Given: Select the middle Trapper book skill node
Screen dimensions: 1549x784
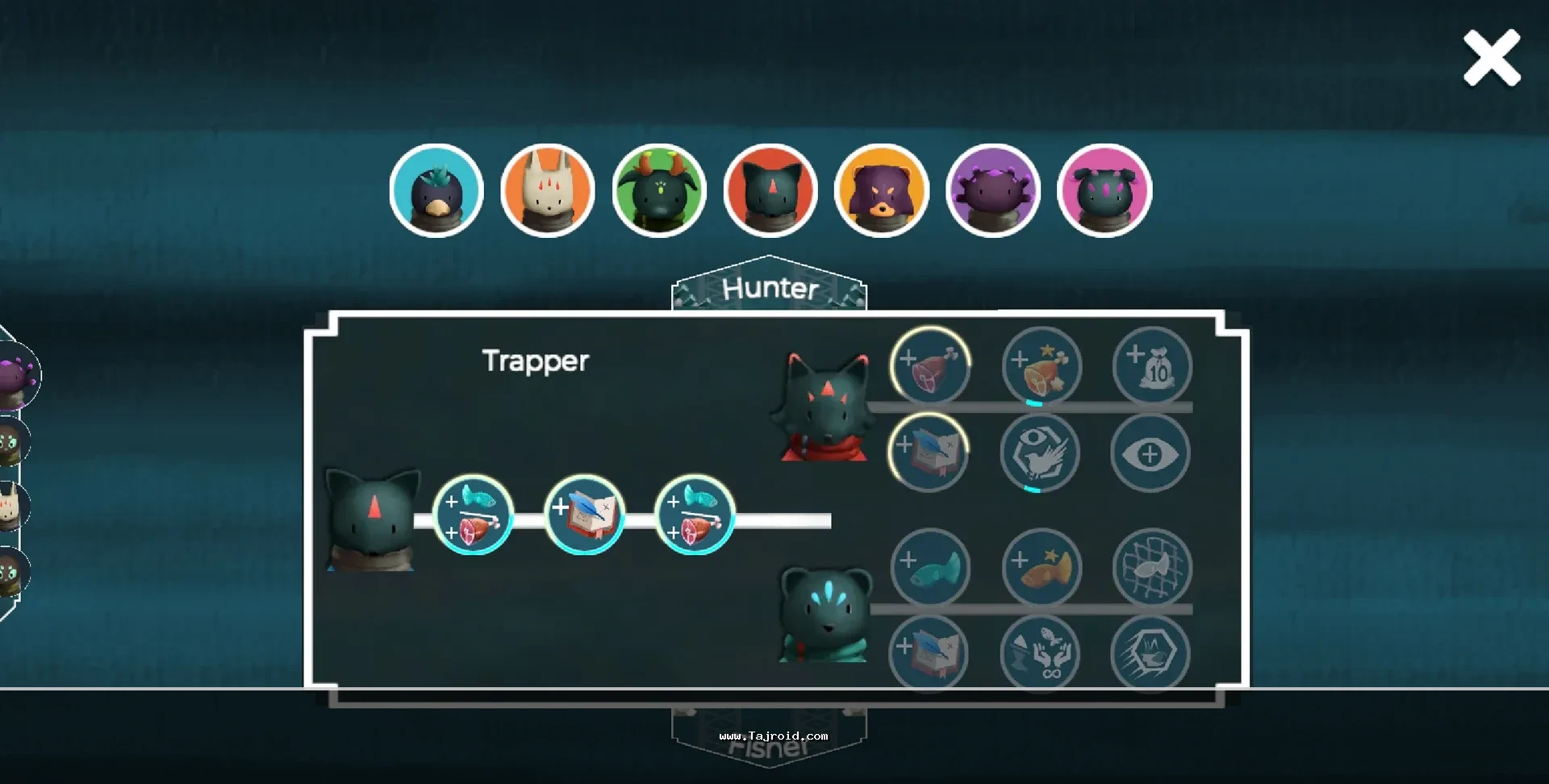Looking at the screenshot, I should 585,515.
